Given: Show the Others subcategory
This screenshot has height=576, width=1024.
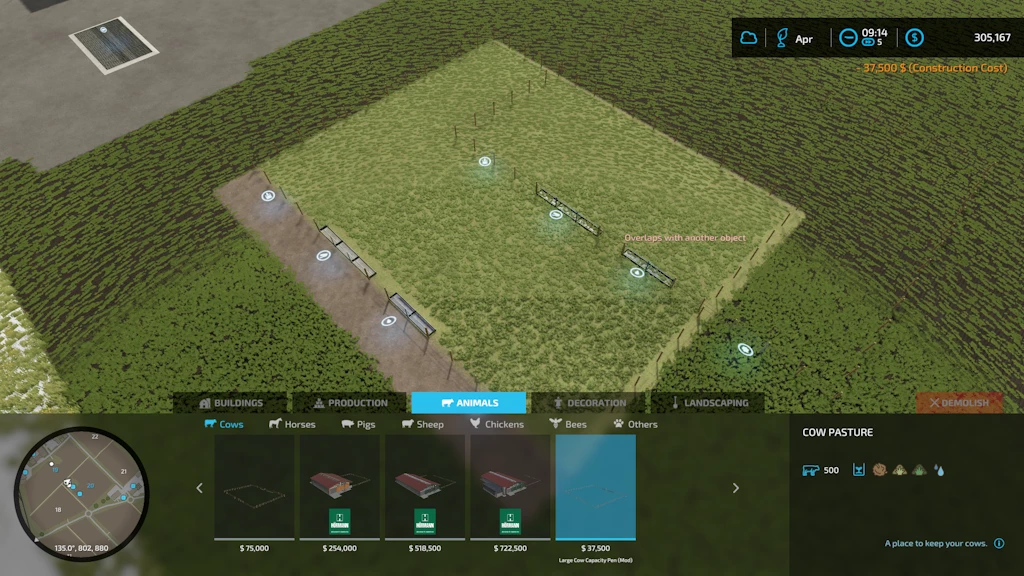Looking at the screenshot, I should [635, 424].
